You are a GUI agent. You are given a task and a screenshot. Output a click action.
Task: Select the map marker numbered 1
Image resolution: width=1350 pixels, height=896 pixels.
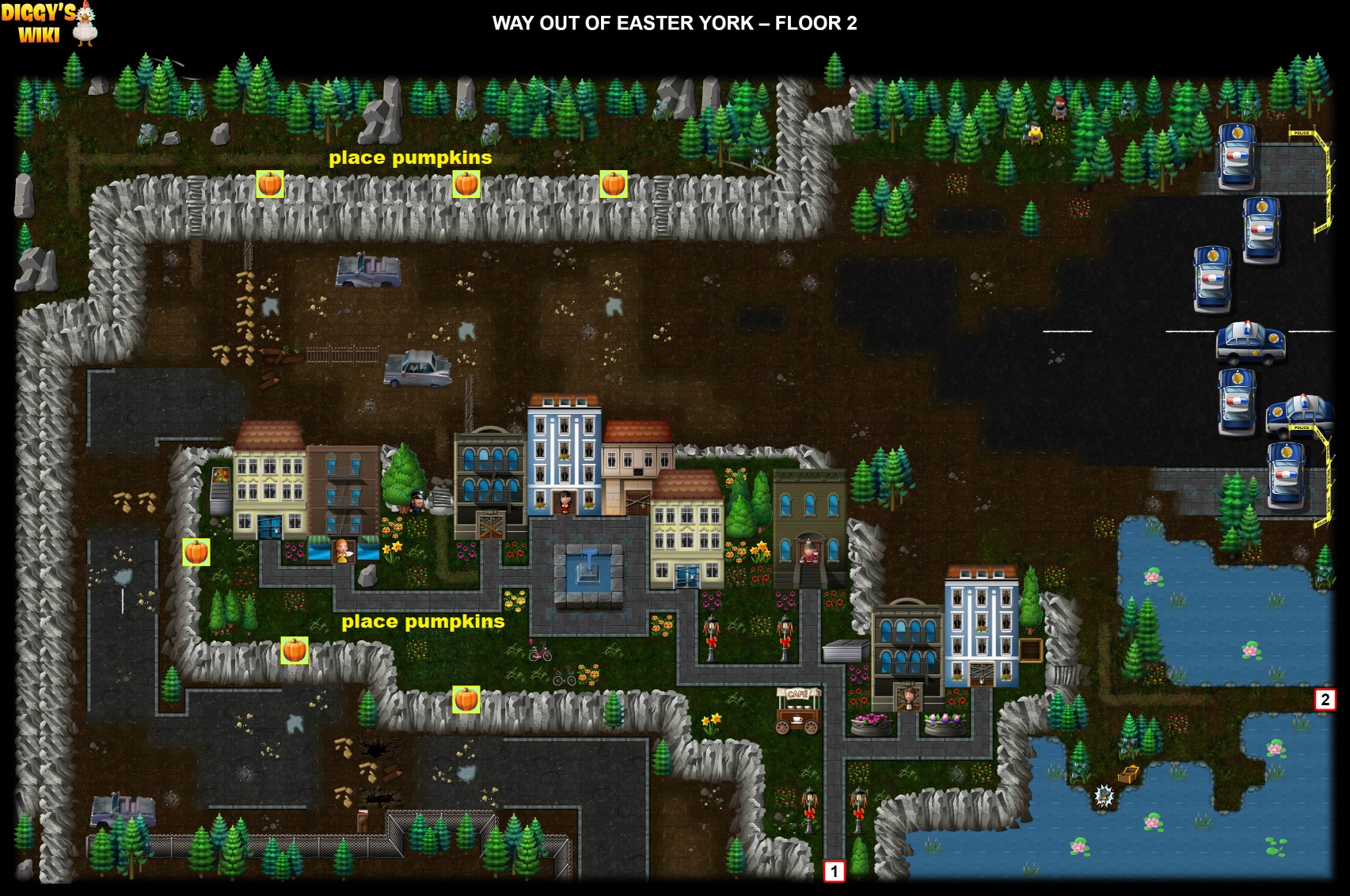834,871
